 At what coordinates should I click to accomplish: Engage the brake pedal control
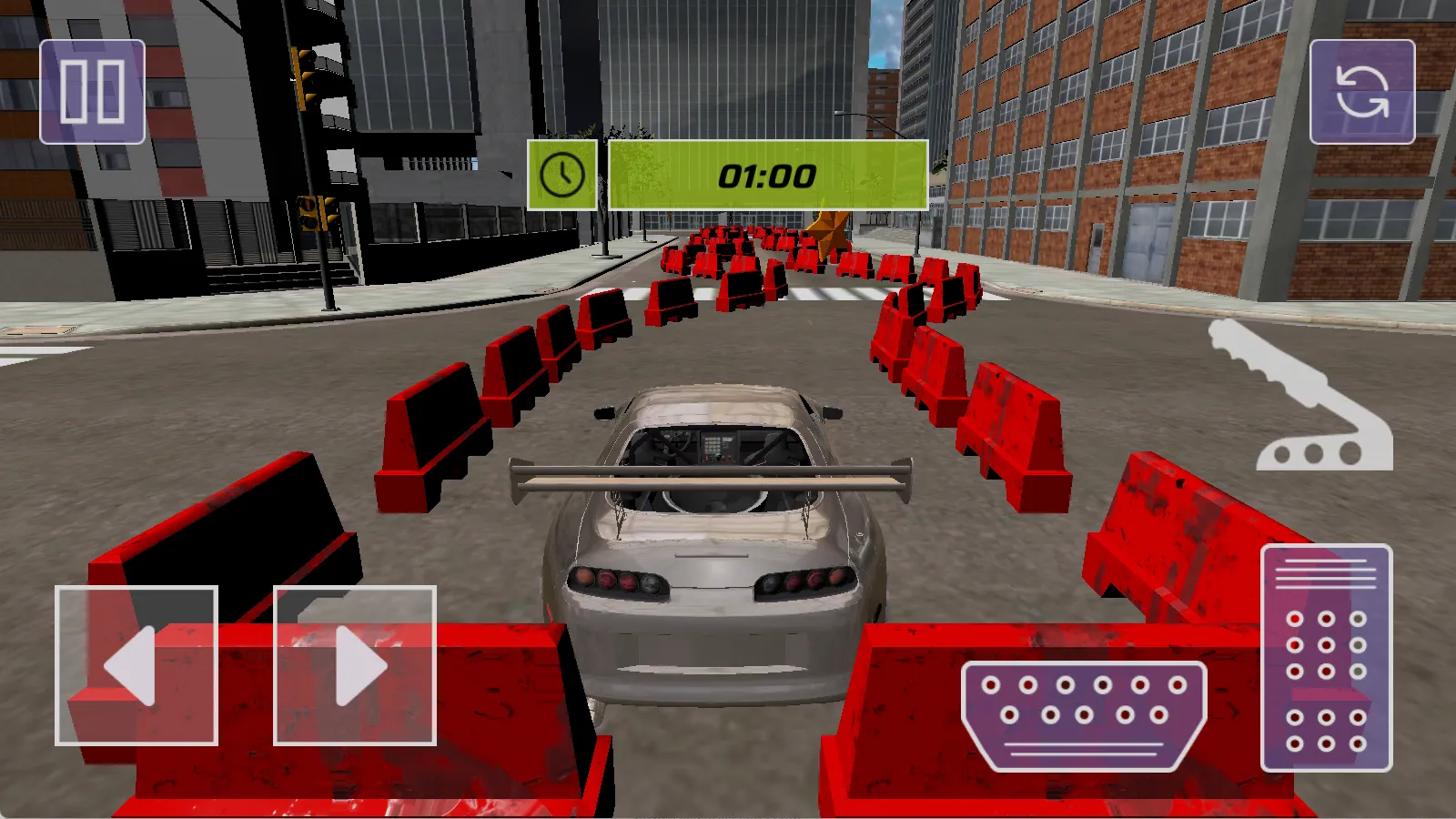click(x=1083, y=714)
